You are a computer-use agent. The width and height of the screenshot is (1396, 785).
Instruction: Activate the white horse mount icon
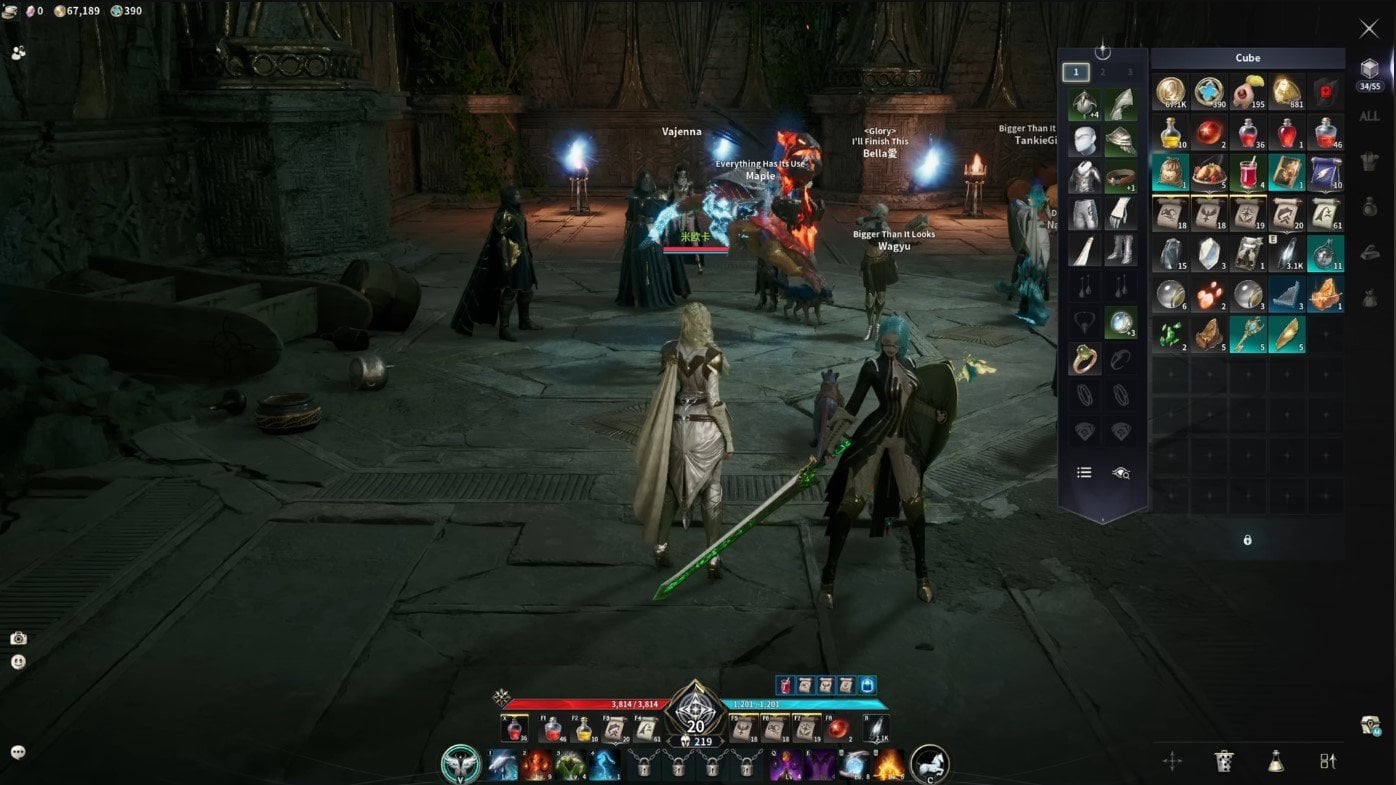click(x=929, y=765)
